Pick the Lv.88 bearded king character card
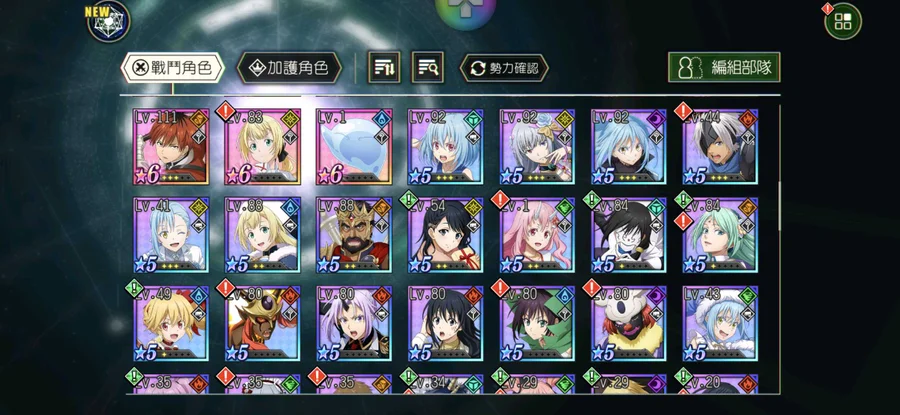 (x=354, y=235)
